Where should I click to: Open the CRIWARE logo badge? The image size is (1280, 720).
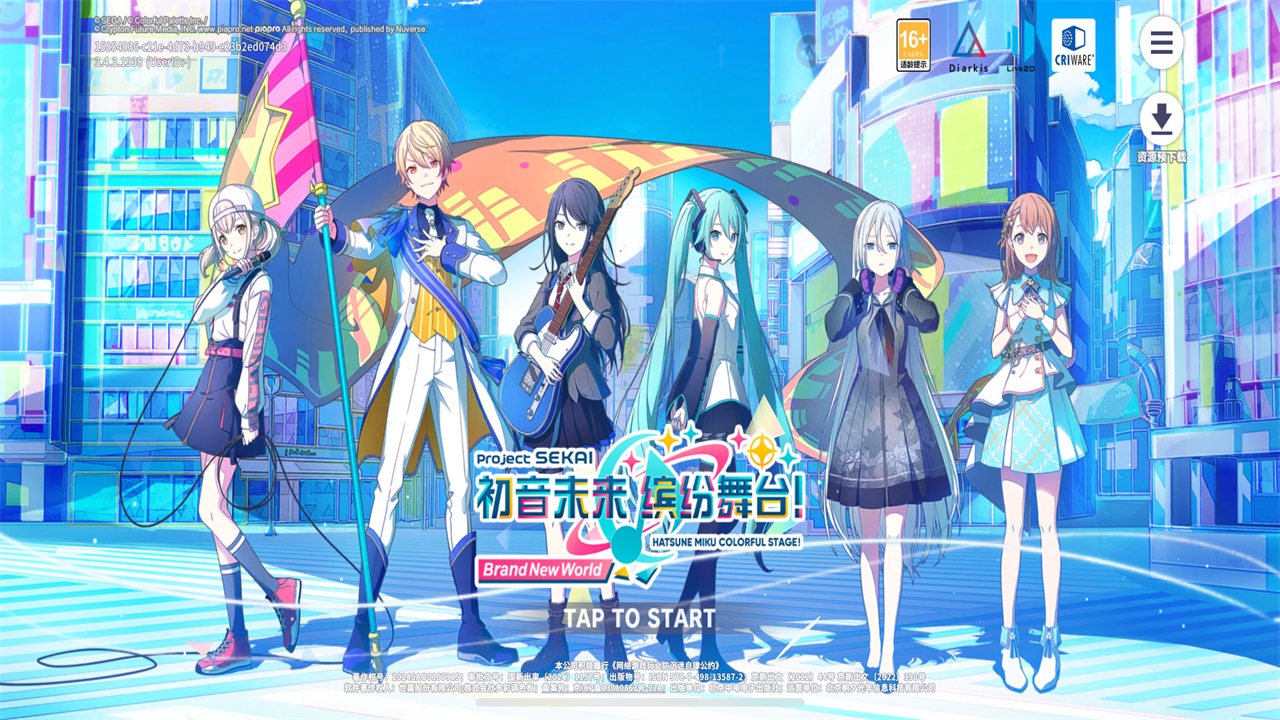pos(1073,43)
